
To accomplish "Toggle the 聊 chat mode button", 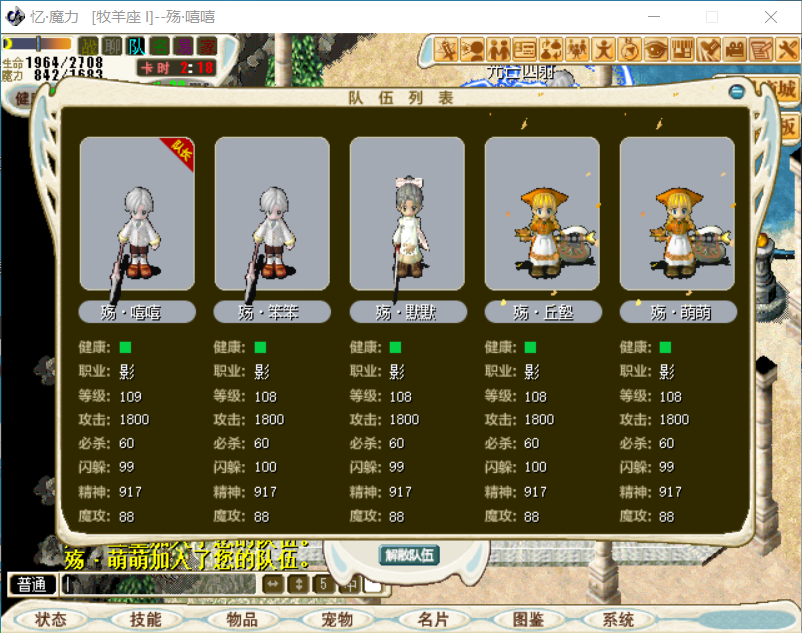I will (x=113, y=46).
